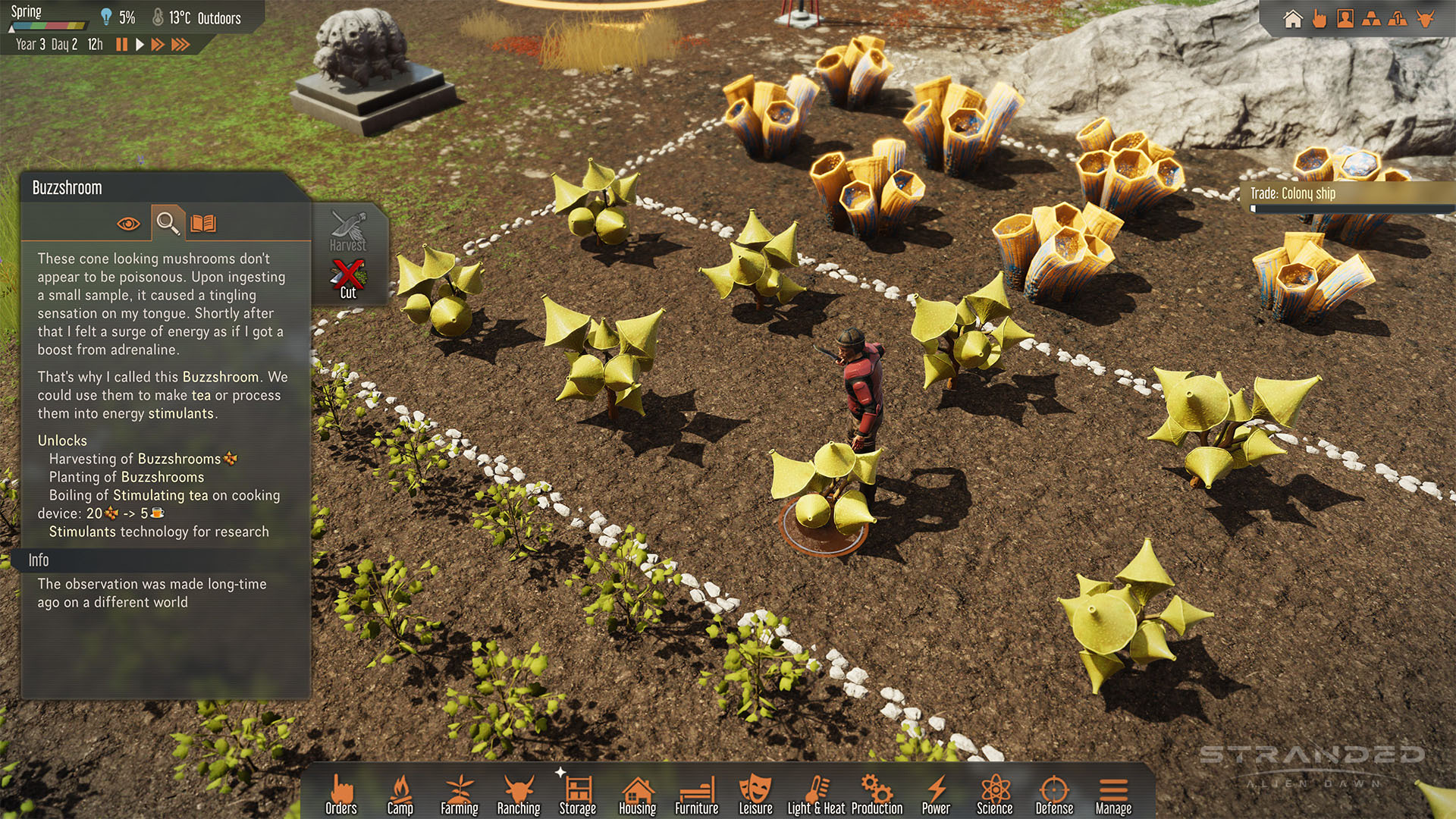Open the Farming menu
The height and width of the screenshot is (819, 1456).
tap(460, 795)
